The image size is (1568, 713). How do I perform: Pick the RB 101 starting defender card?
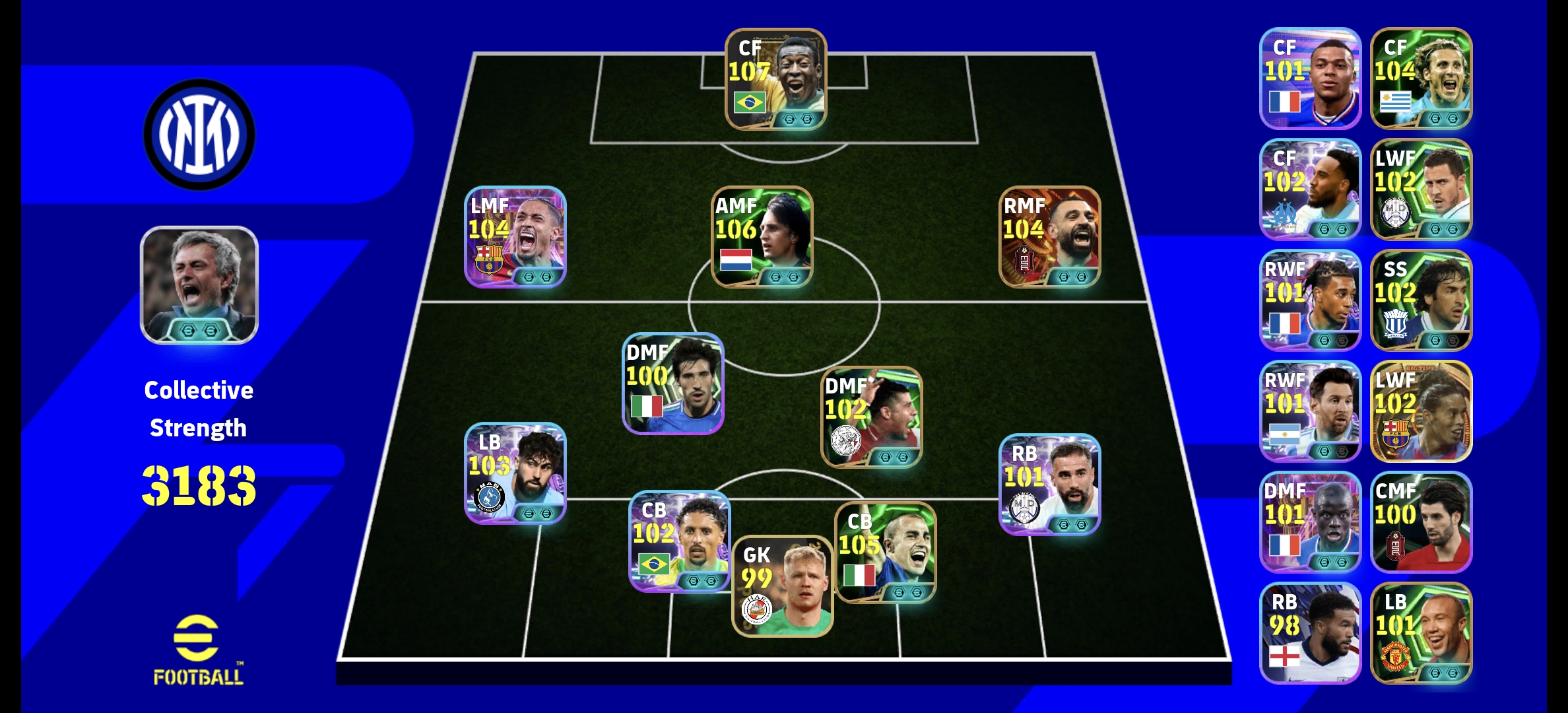click(1049, 484)
